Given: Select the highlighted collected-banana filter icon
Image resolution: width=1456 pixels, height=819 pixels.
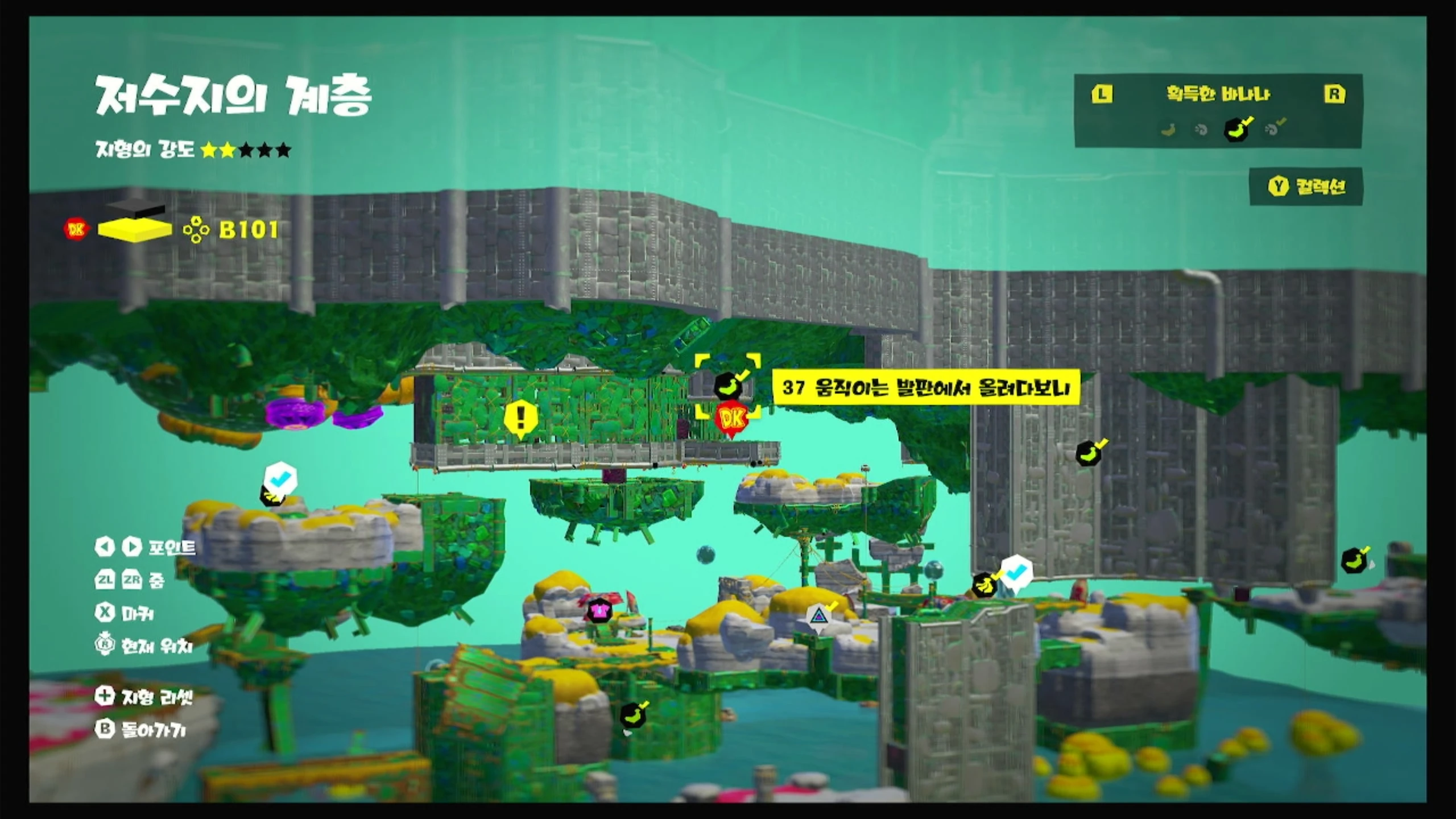Looking at the screenshot, I should 1237,130.
